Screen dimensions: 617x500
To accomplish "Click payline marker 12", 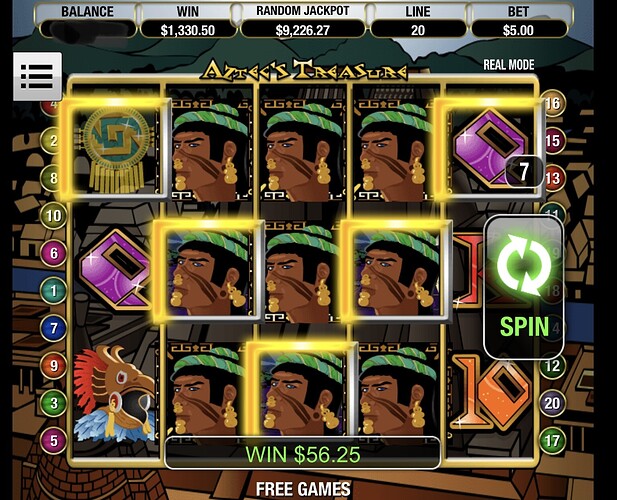I will point(553,365).
